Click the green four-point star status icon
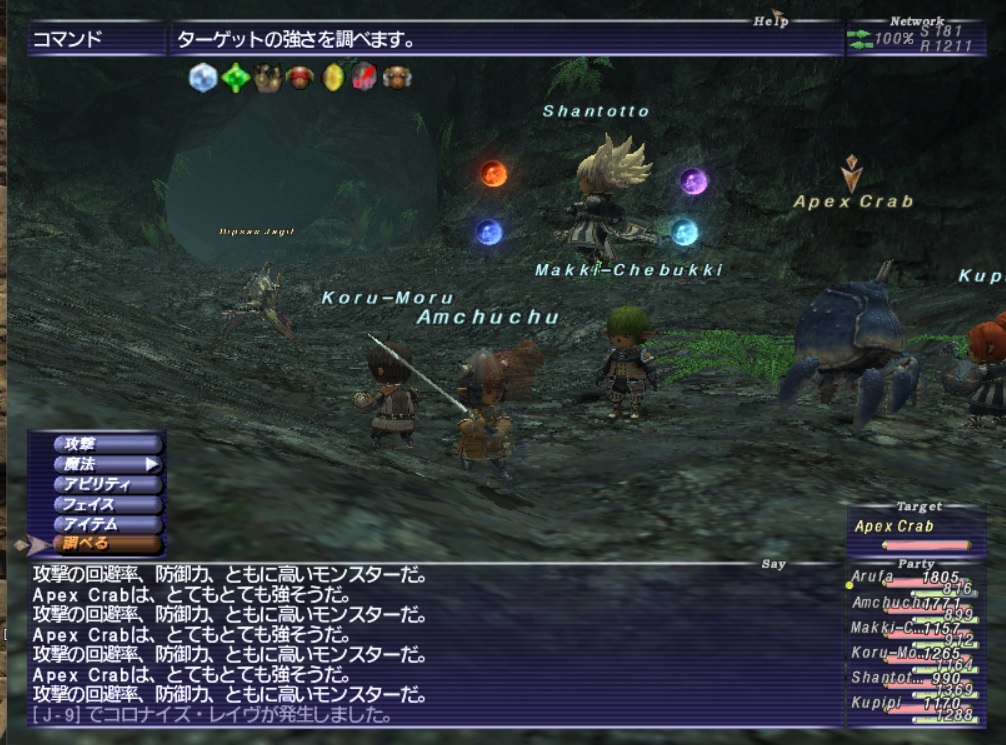The image size is (1006, 745). [235, 78]
